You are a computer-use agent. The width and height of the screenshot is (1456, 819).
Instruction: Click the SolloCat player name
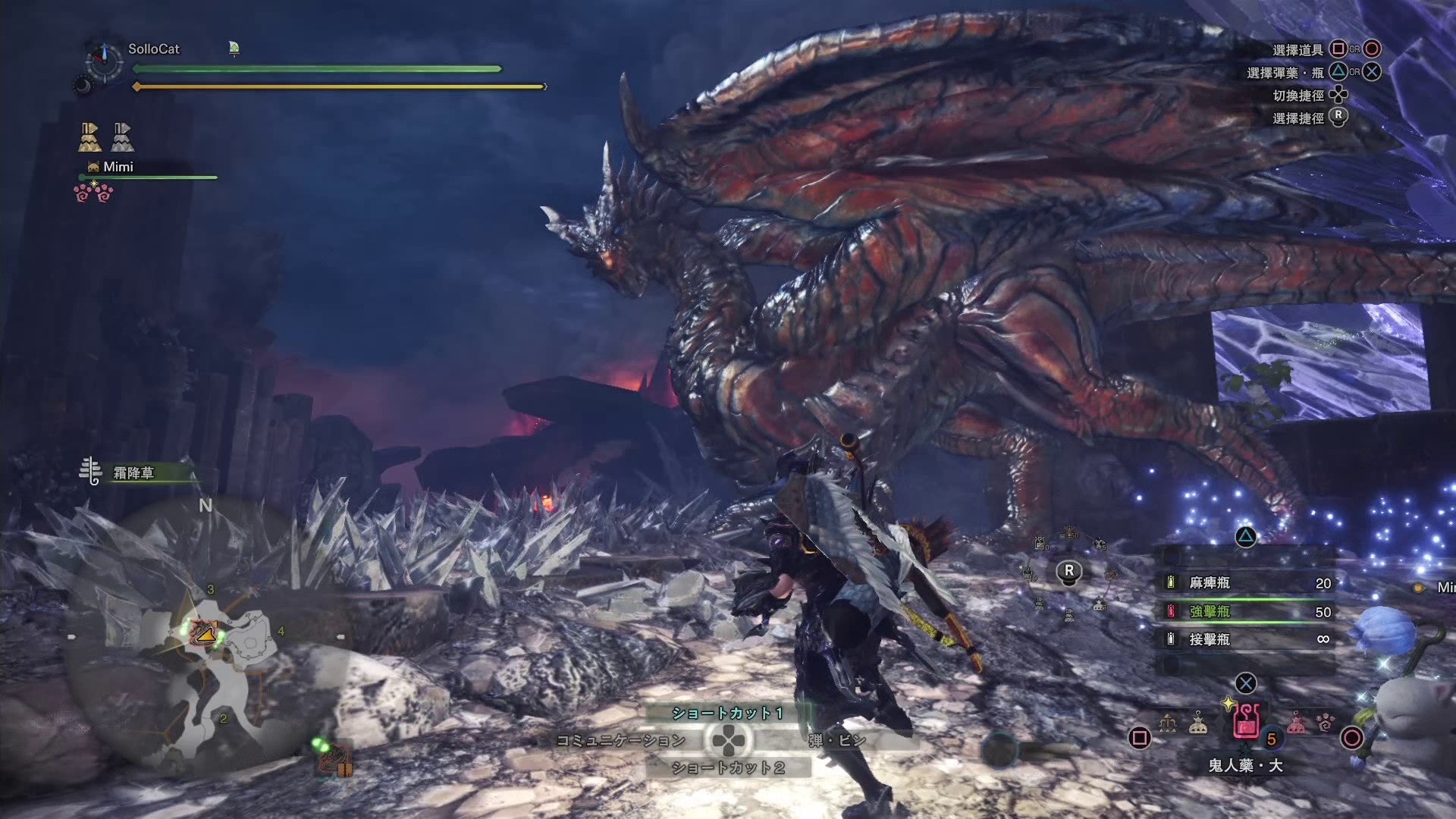tap(154, 49)
